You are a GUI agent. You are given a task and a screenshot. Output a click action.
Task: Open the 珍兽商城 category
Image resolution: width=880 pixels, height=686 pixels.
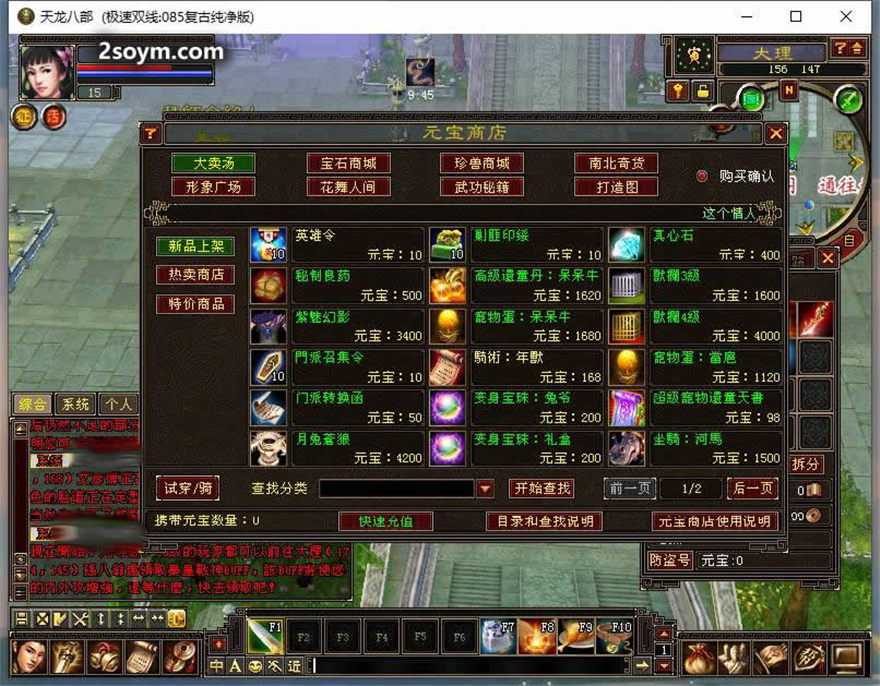click(x=482, y=163)
